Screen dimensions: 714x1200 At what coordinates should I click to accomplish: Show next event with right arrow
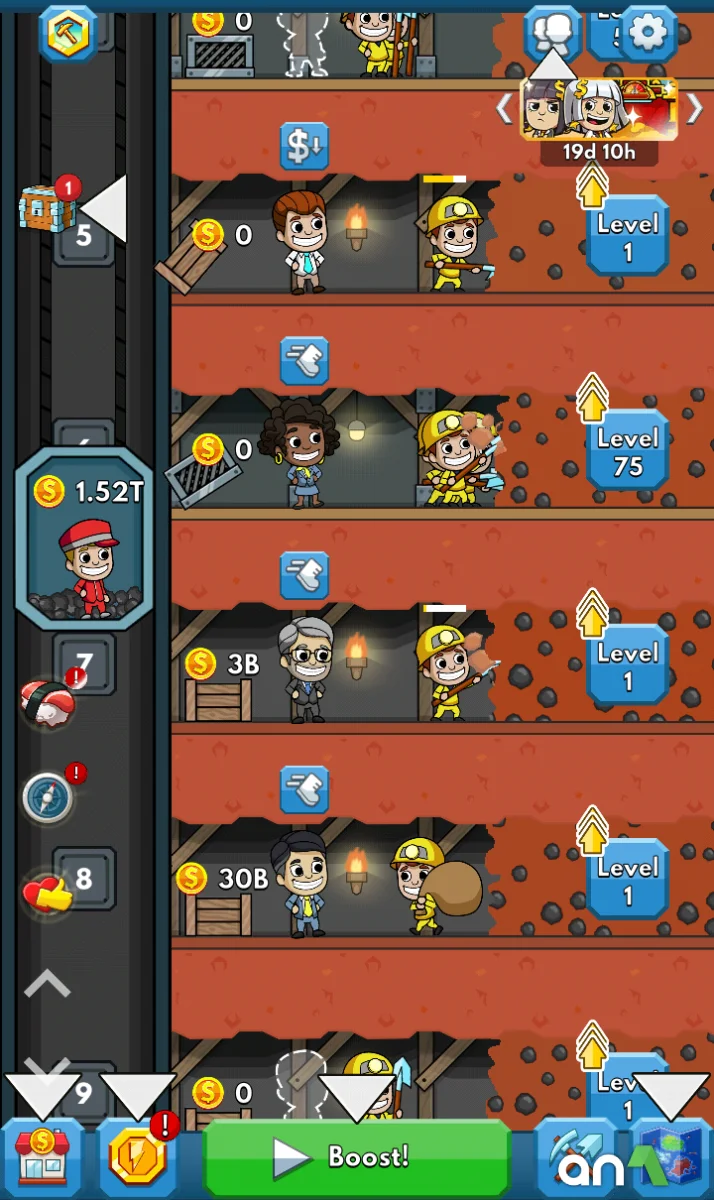(x=694, y=108)
